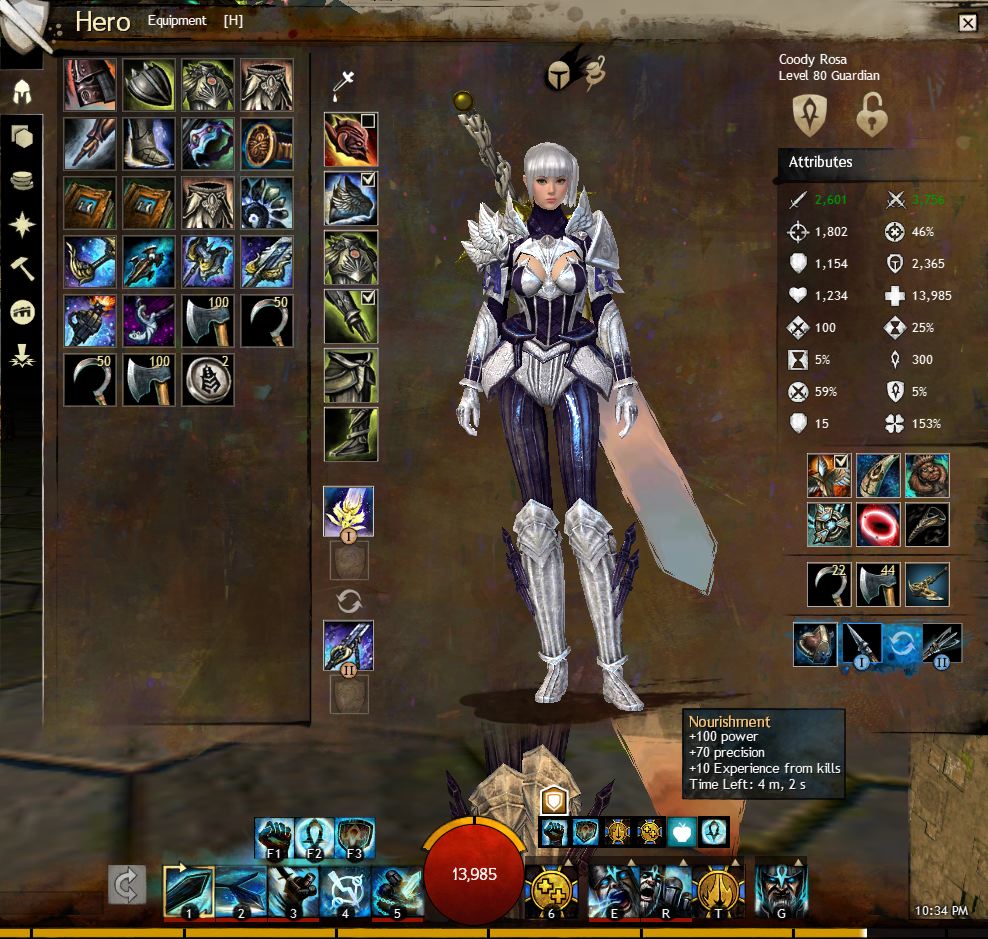
Task: Select the logging axe with 100 charges
Action: point(208,321)
